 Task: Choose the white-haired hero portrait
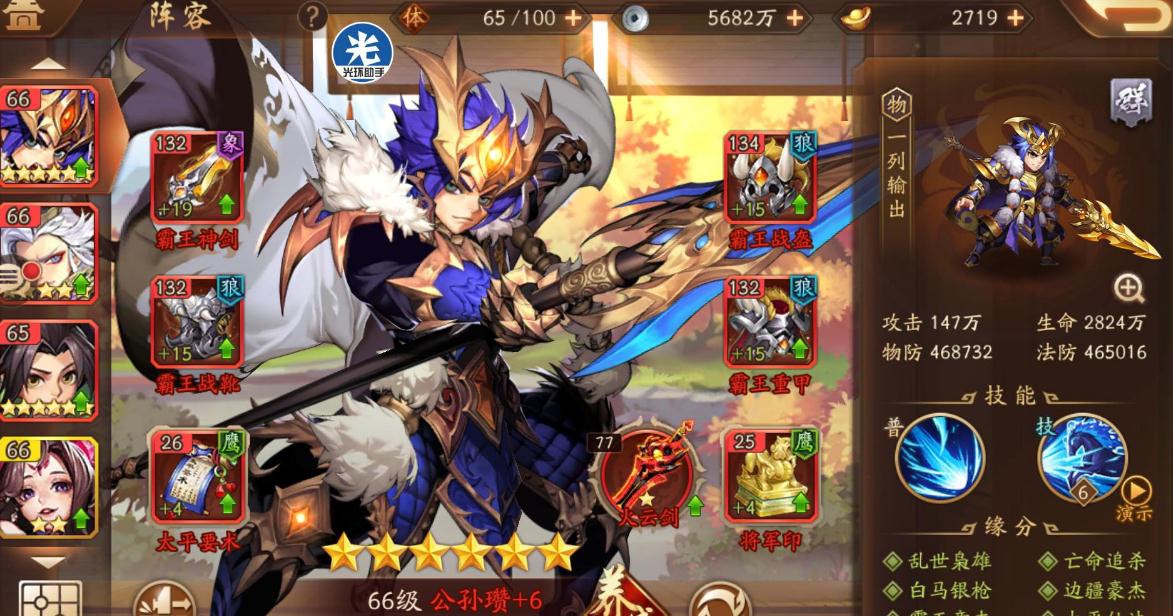(x=49, y=252)
